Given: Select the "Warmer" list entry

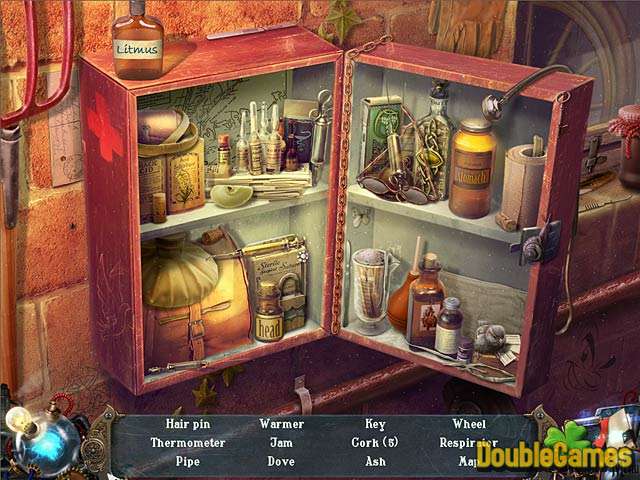Looking at the screenshot, I should tap(282, 424).
